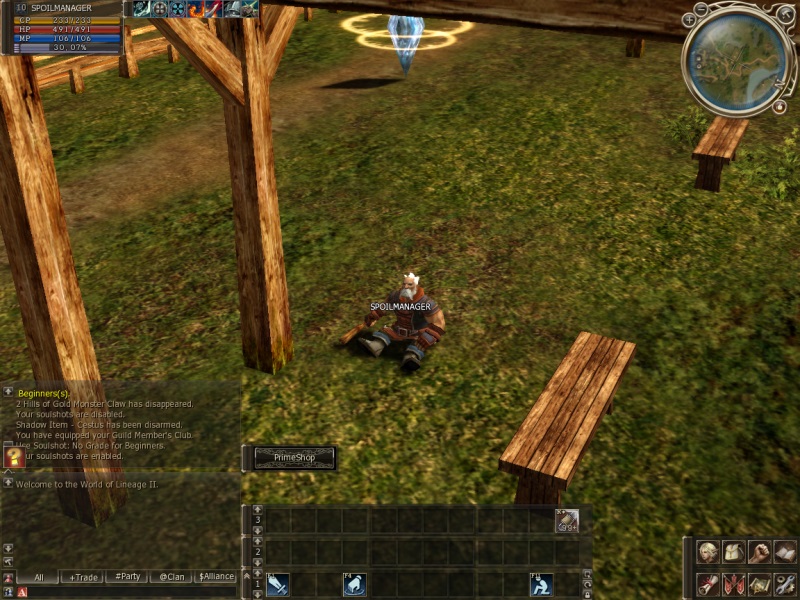
Task: Open the skills book icon
Action: point(785,552)
